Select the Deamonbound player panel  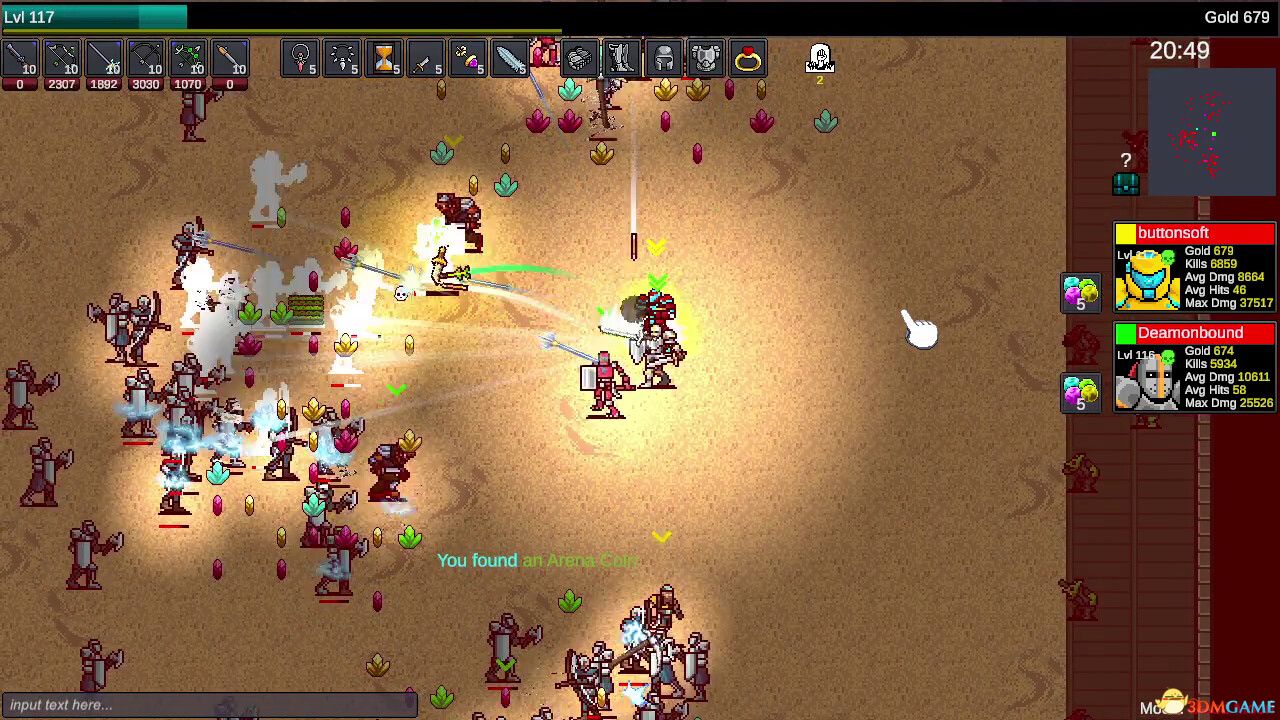pos(1195,367)
